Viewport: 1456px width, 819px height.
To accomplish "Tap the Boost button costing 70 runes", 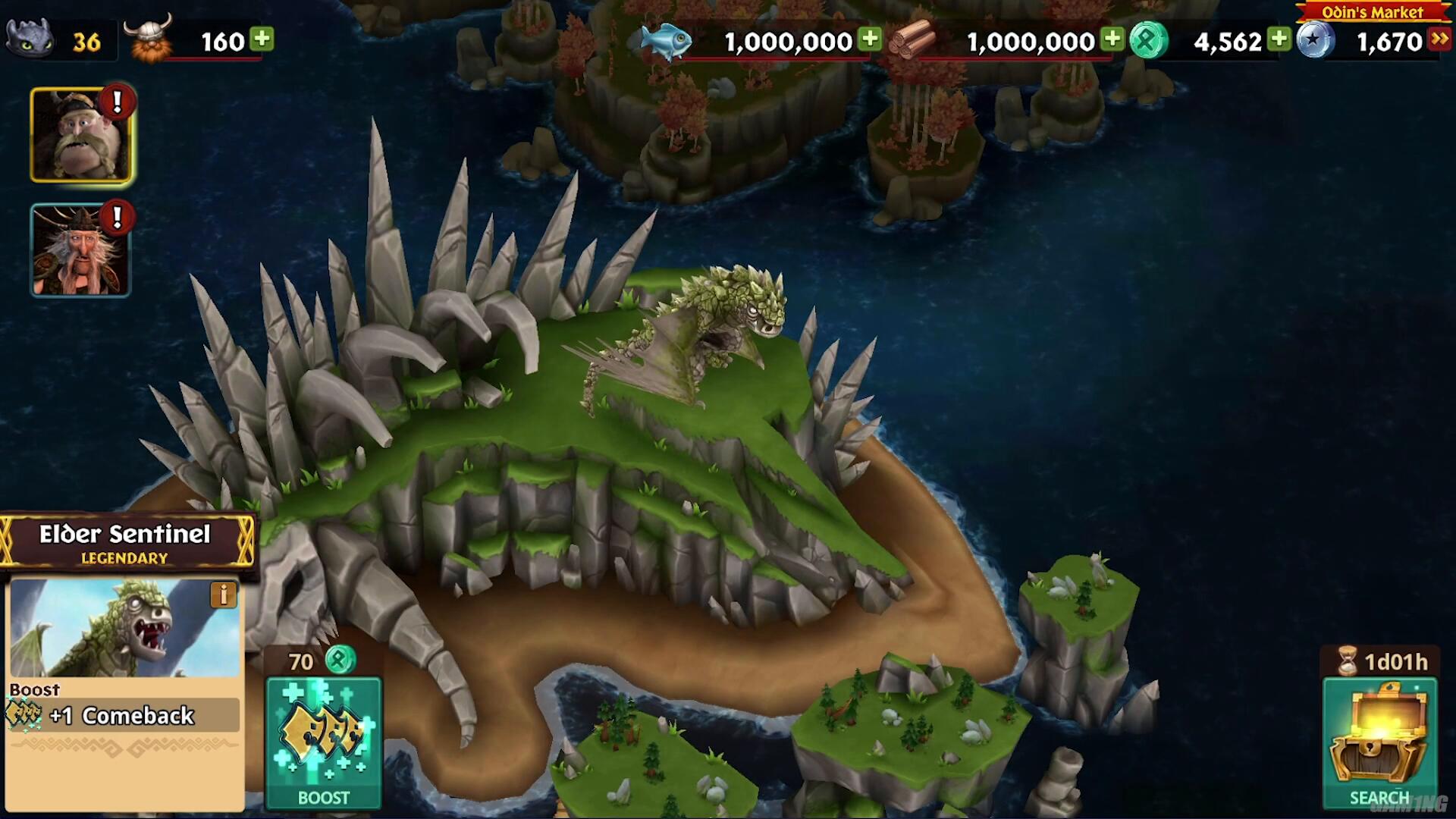I will point(324,742).
